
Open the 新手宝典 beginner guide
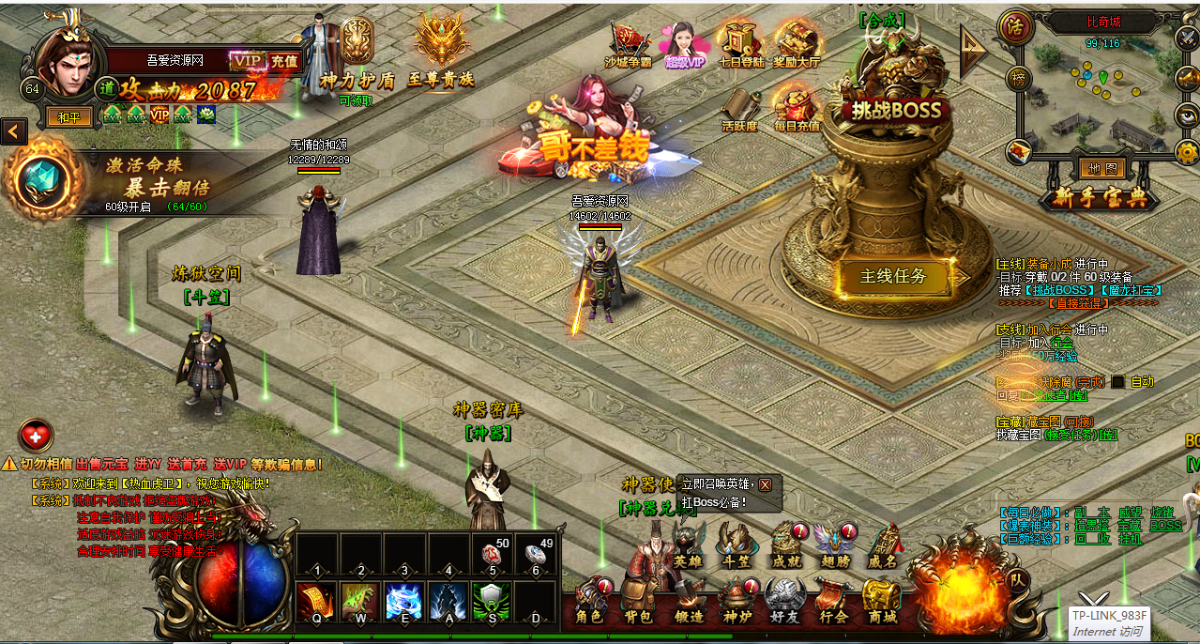tap(1098, 198)
